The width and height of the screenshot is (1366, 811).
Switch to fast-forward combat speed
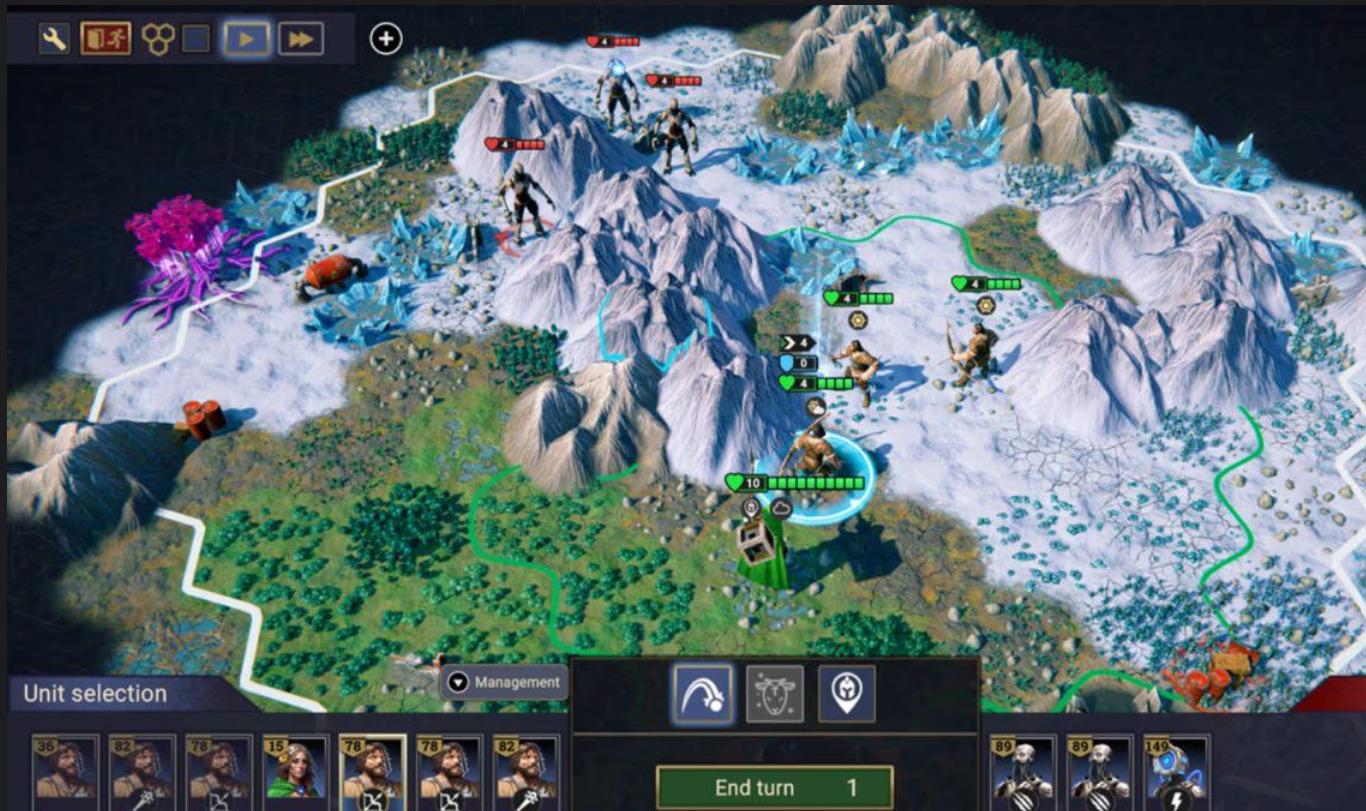299,39
